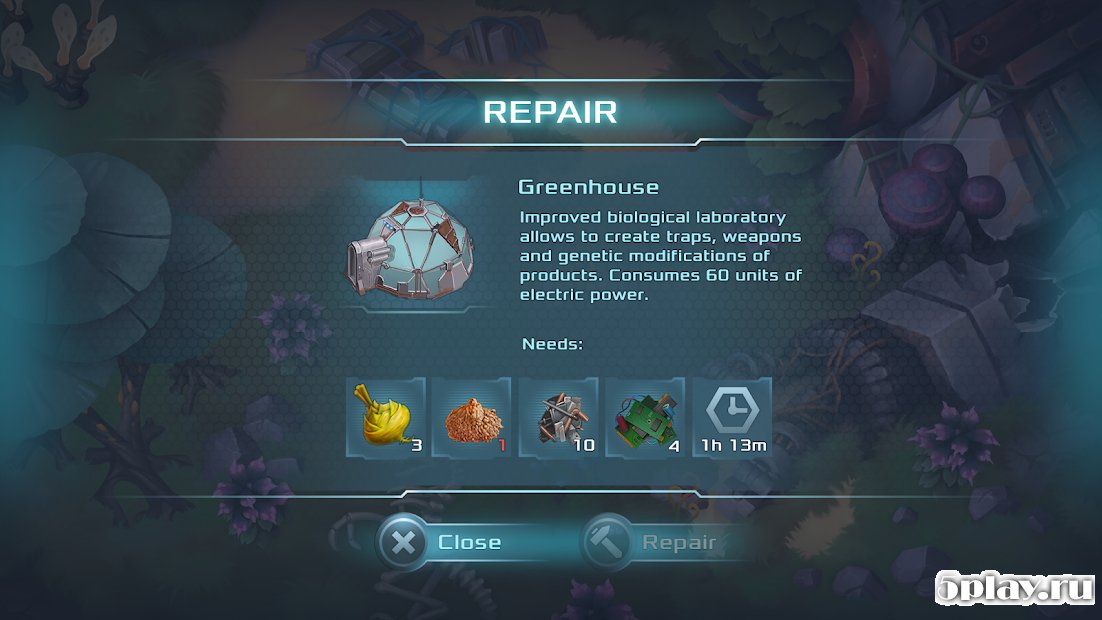Screen dimensions: 1102x620
Task: Choose the scrap metal resource slot
Action: (558, 417)
